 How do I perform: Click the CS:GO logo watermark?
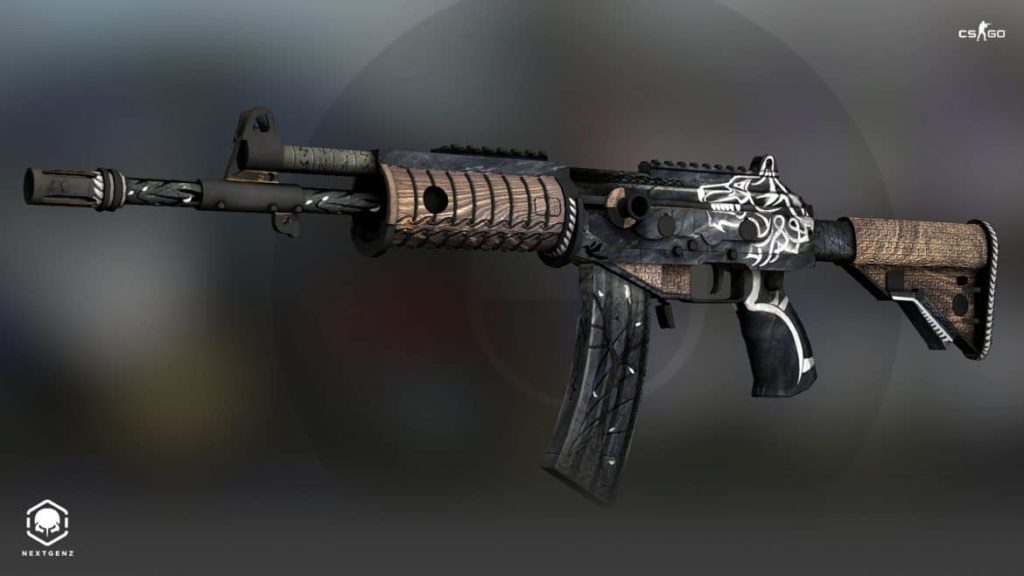click(981, 33)
